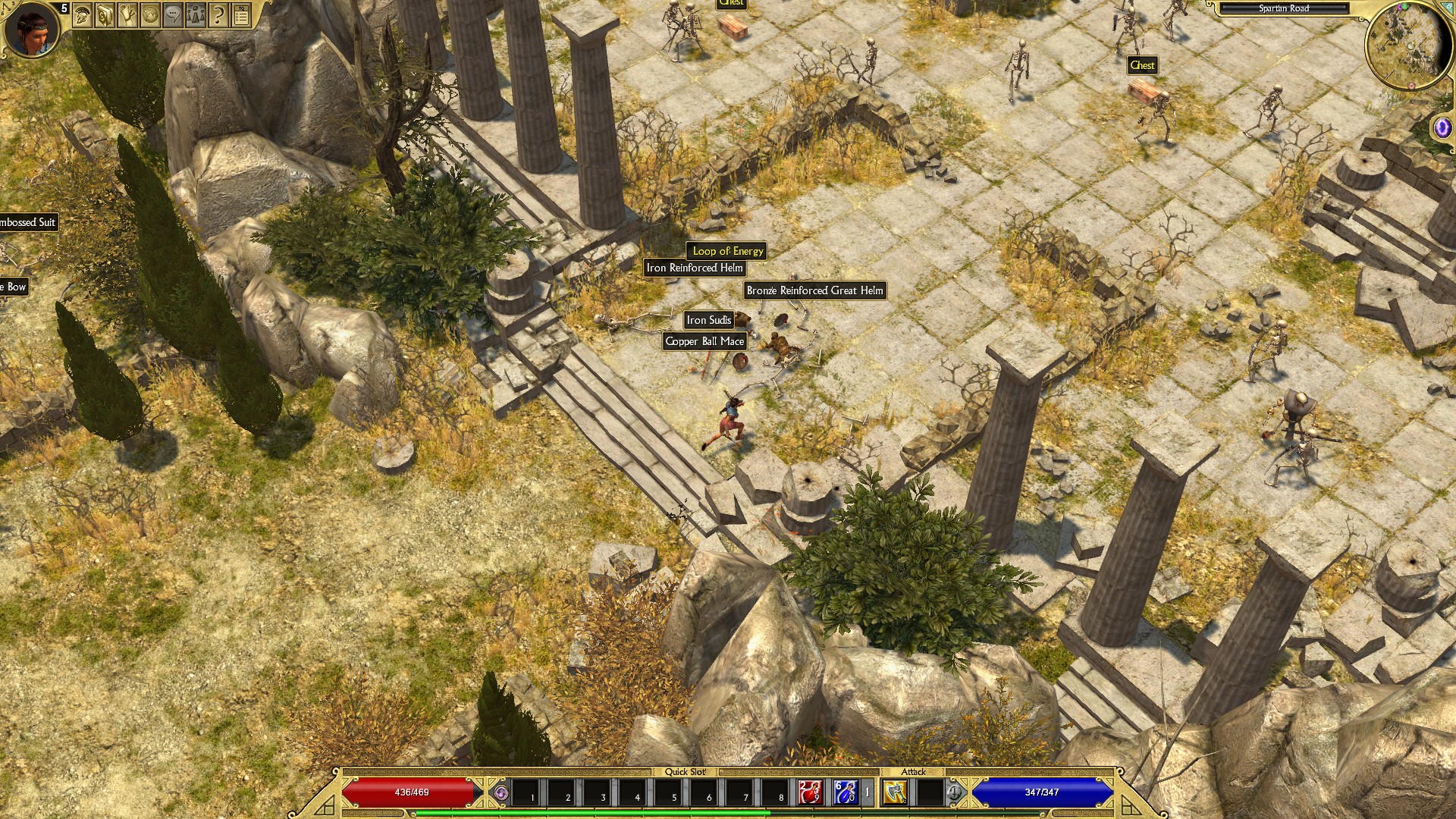Show the quest scroll log
Viewport: 1456px width, 819px height.
click(127, 14)
